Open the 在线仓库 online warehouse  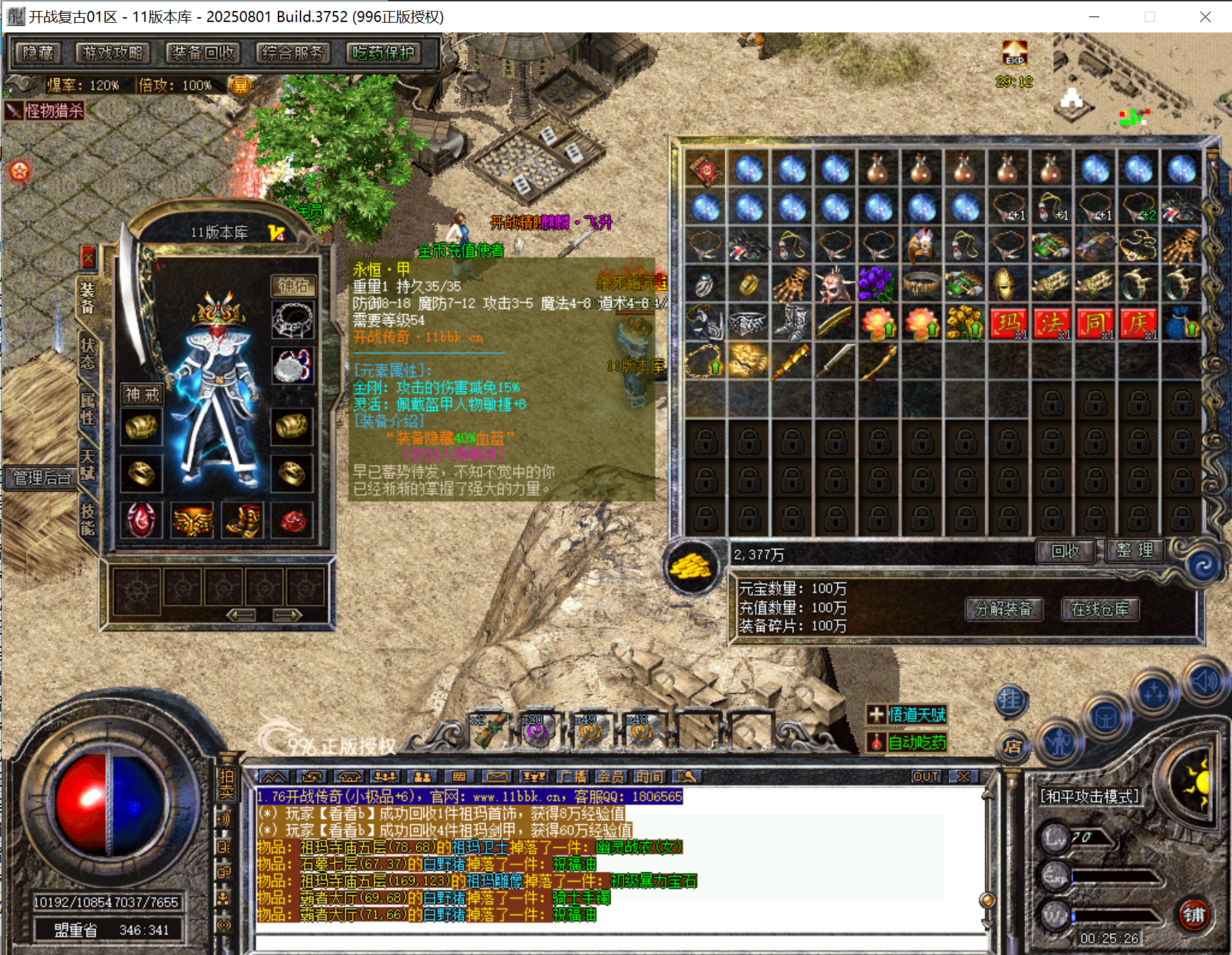tap(1100, 609)
